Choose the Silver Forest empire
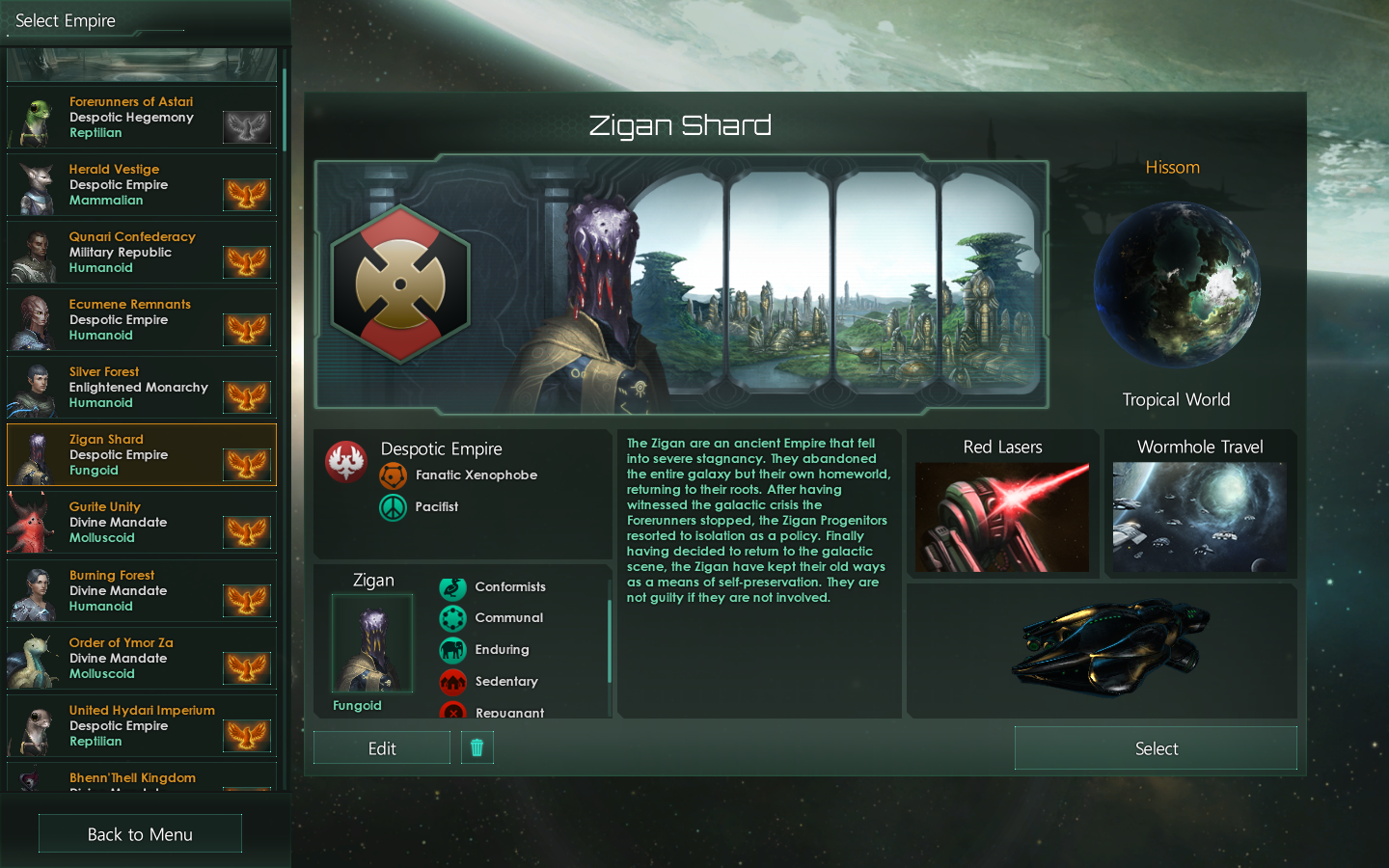 pyautogui.click(x=141, y=387)
